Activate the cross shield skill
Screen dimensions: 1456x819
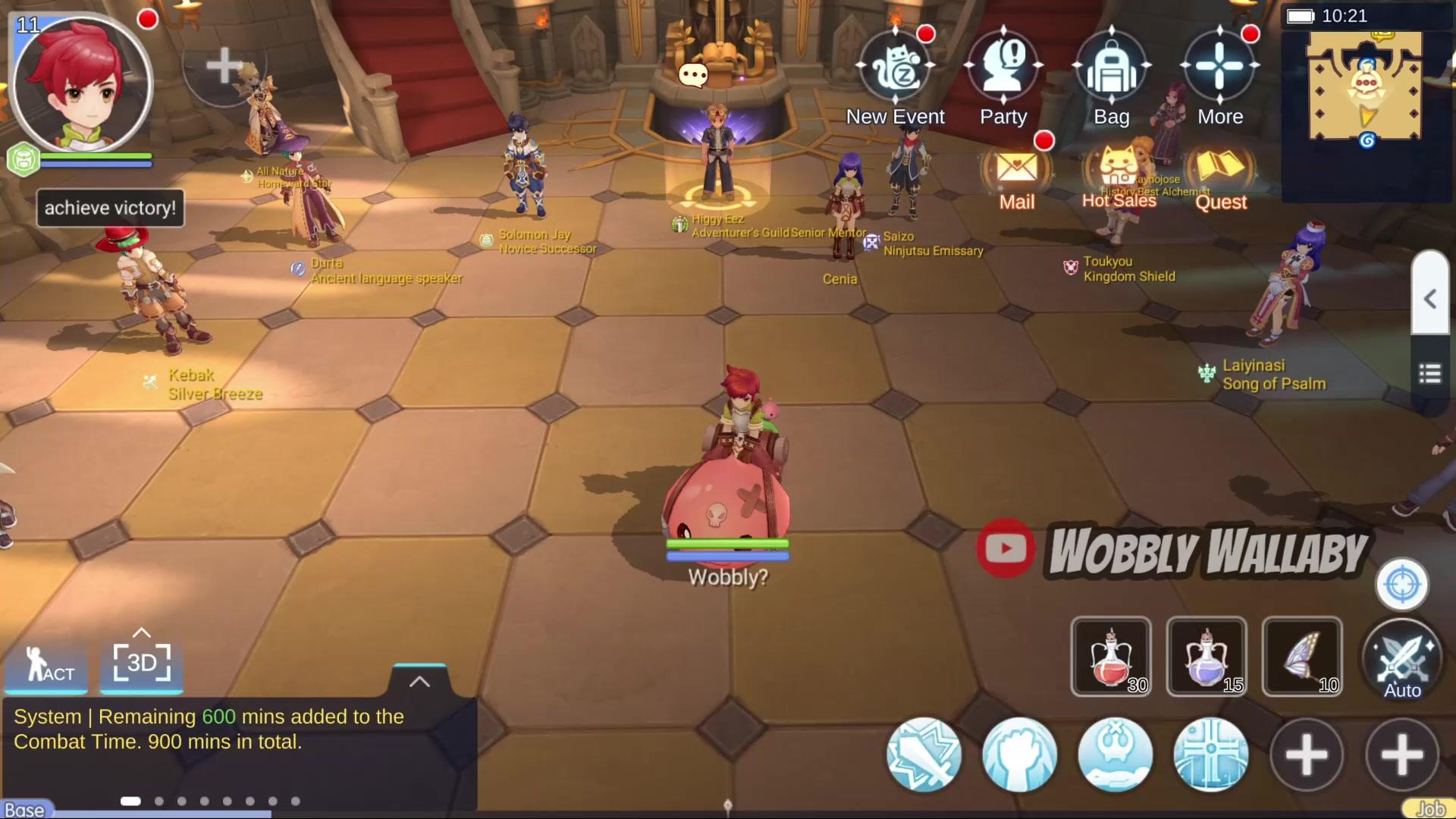tap(1210, 755)
